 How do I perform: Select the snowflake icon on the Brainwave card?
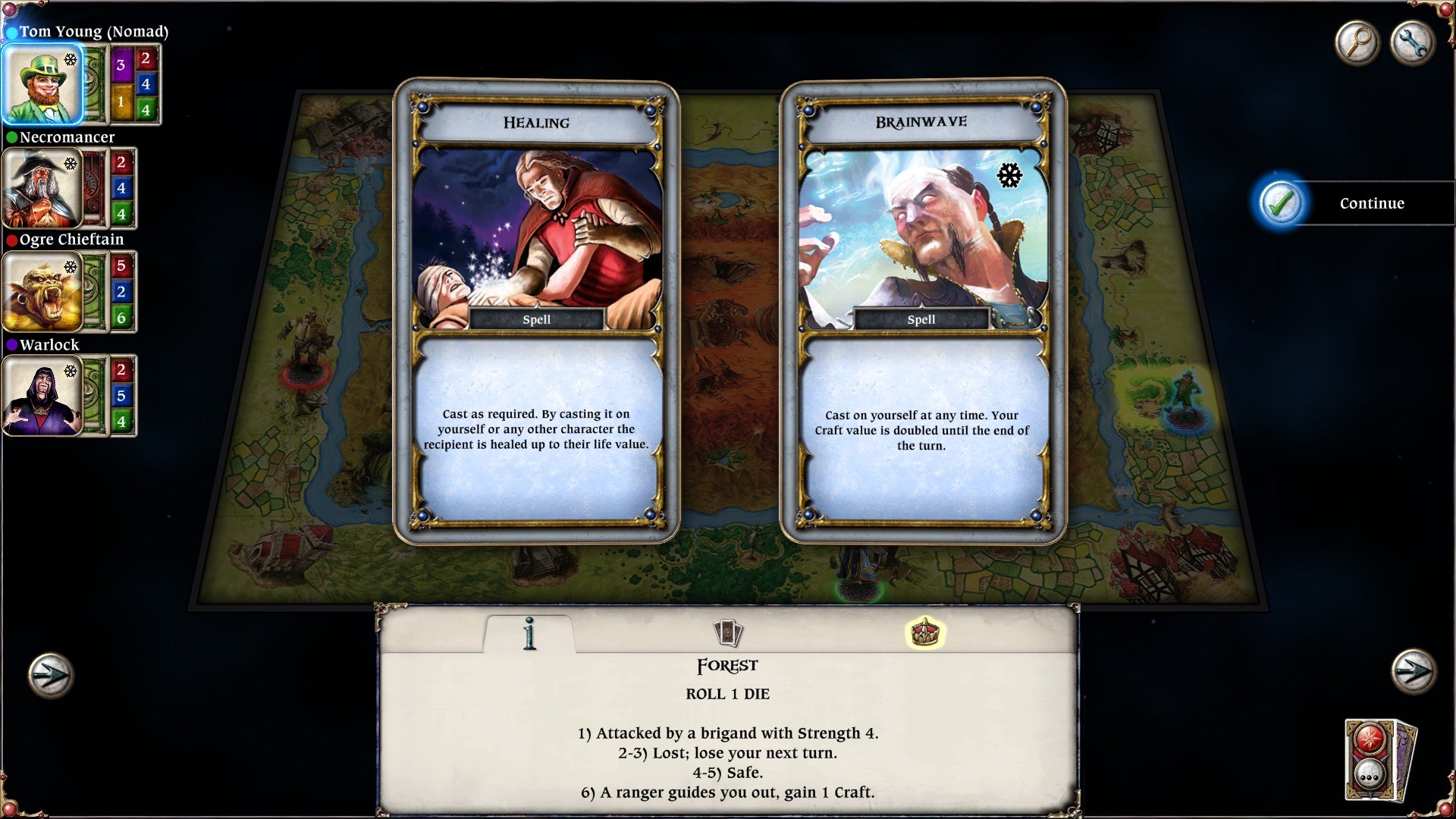coord(1009,177)
